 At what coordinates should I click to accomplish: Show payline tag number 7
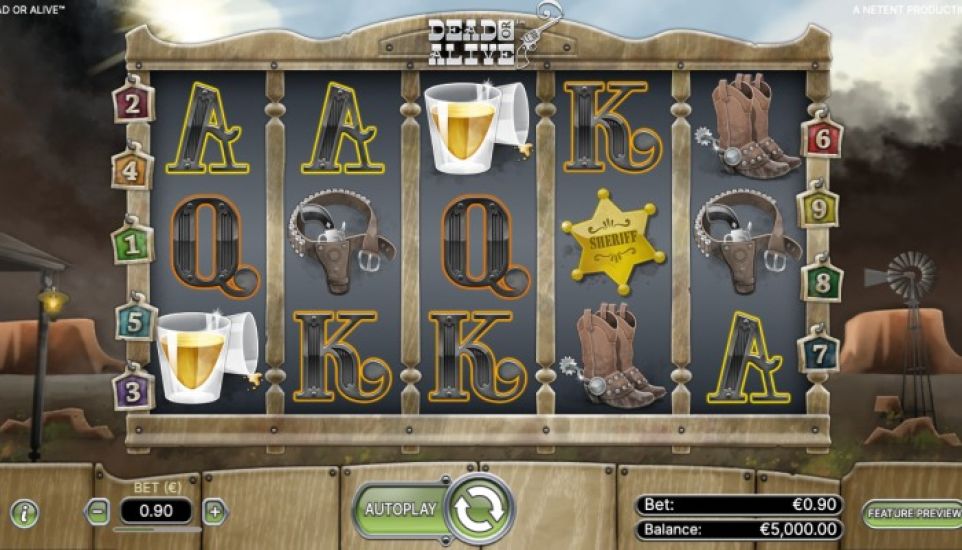click(x=819, y=352)
